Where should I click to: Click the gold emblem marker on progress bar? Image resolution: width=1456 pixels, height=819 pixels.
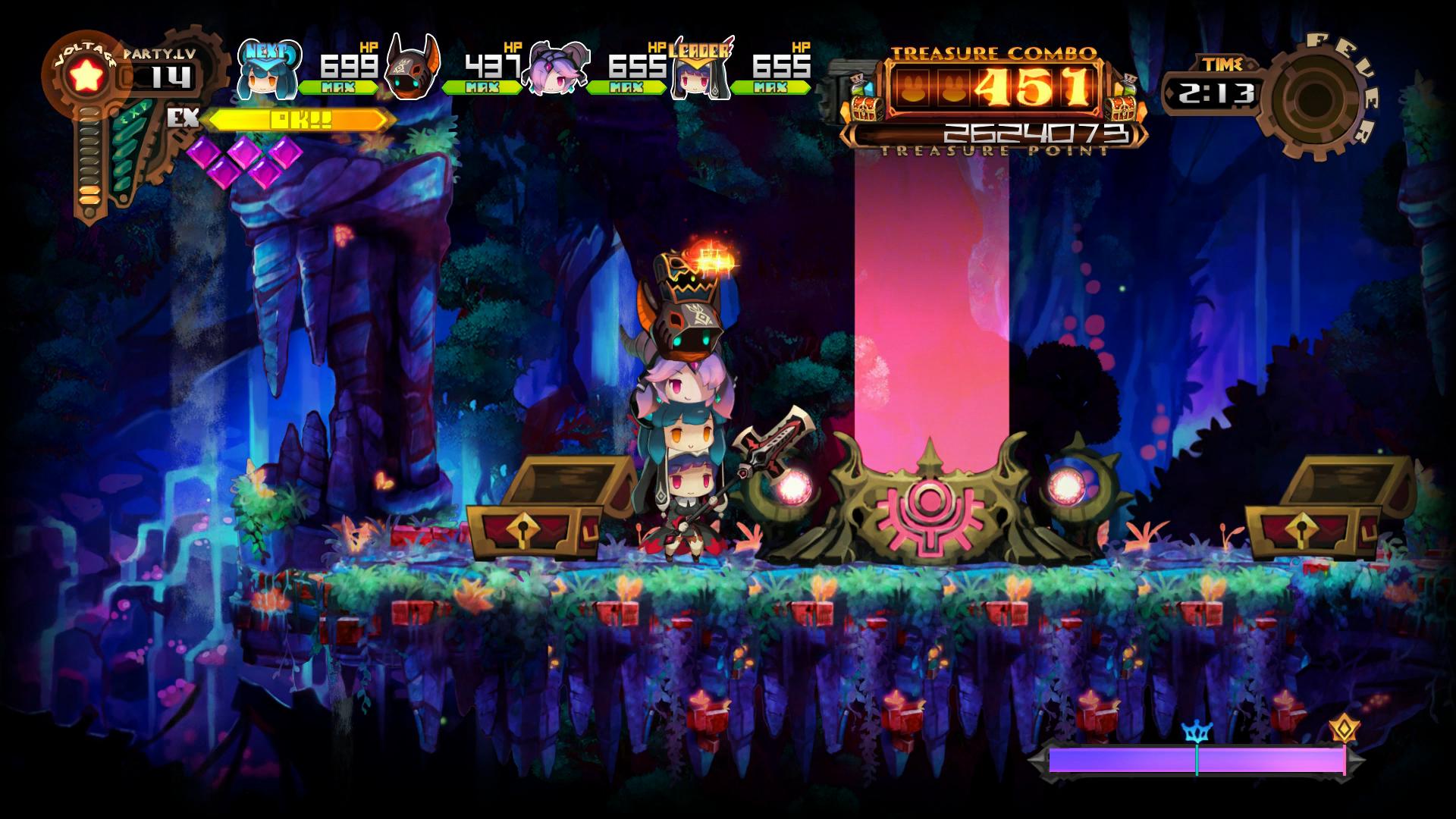click(1344, 730)
